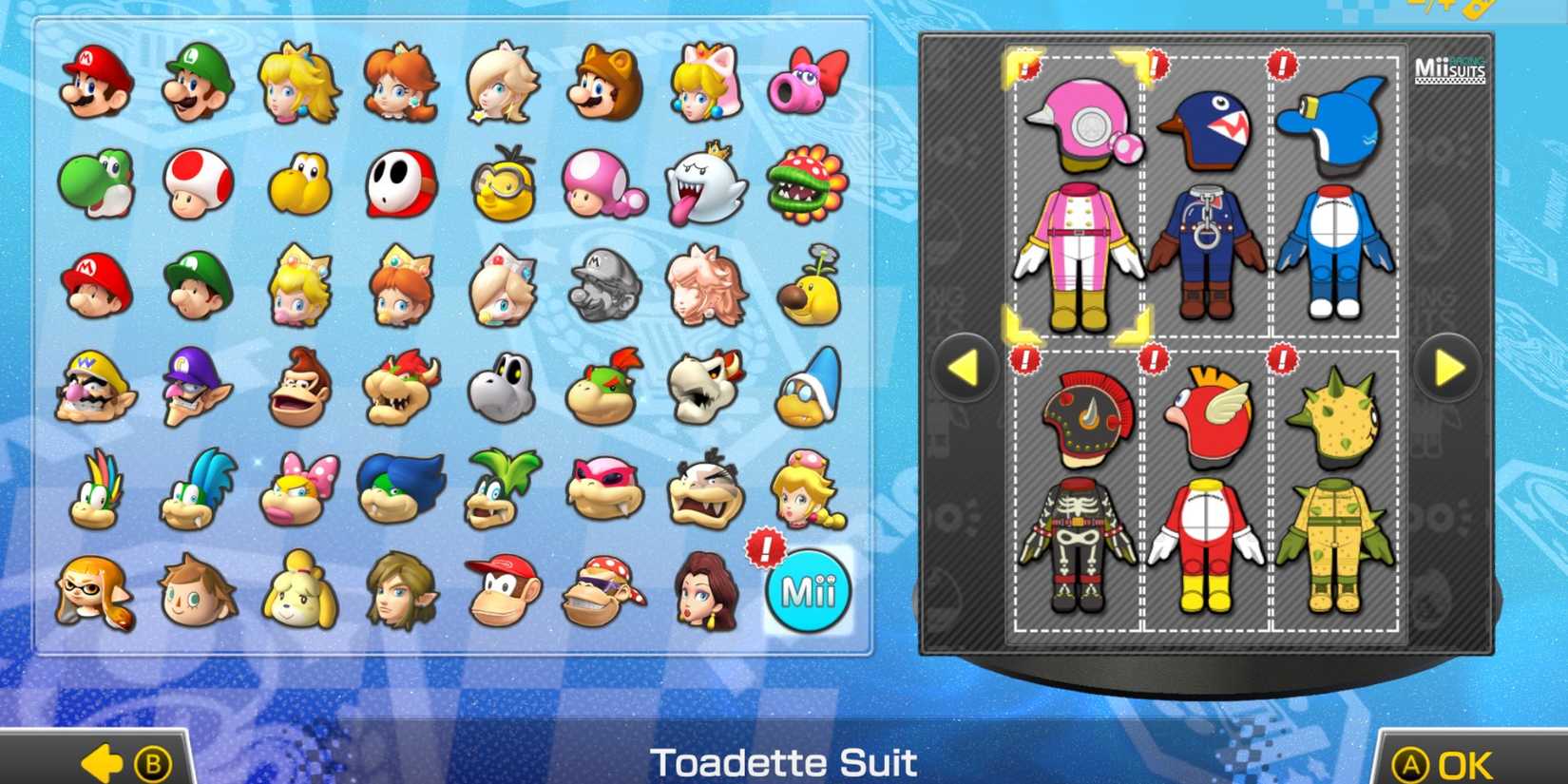Select Donkey Kong's portrait
Viewport: 1568px width, 784px height.
pos(295,390)
